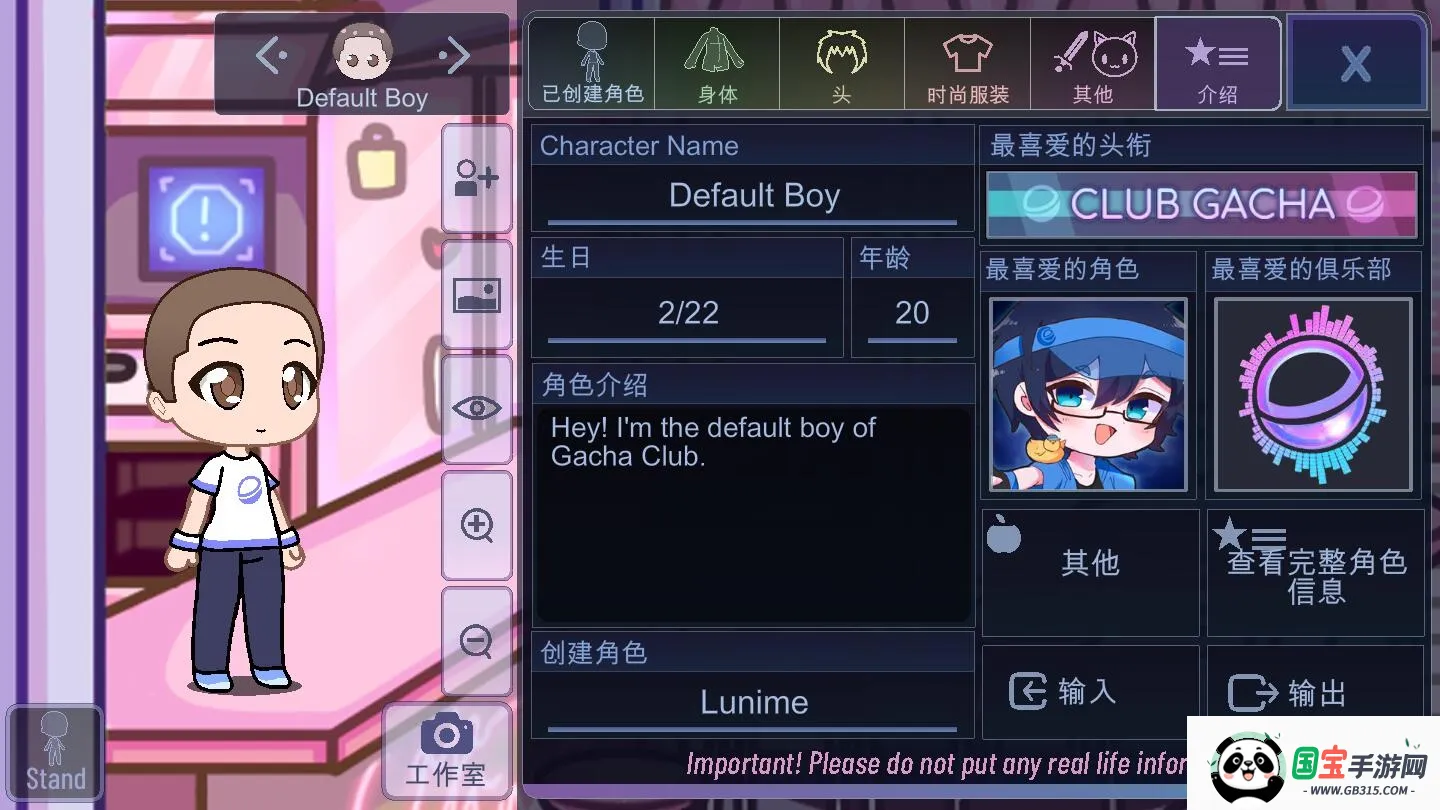The height and width of the screenshot is (810, 1440).
Task: Show next character with the right arrow
Action: 455,55
